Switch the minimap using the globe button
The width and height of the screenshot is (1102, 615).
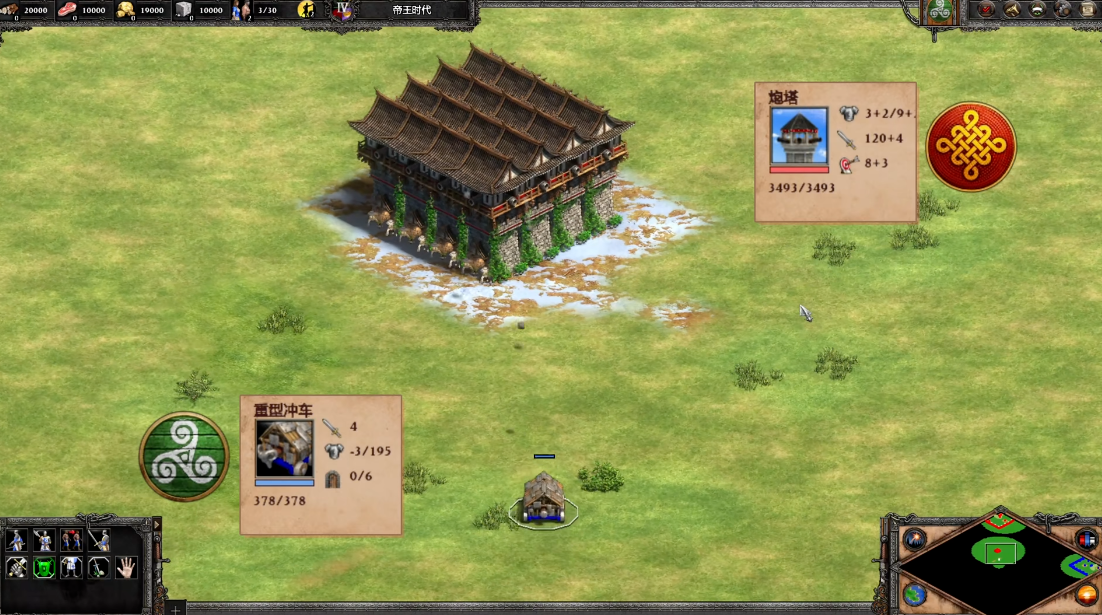914,594
